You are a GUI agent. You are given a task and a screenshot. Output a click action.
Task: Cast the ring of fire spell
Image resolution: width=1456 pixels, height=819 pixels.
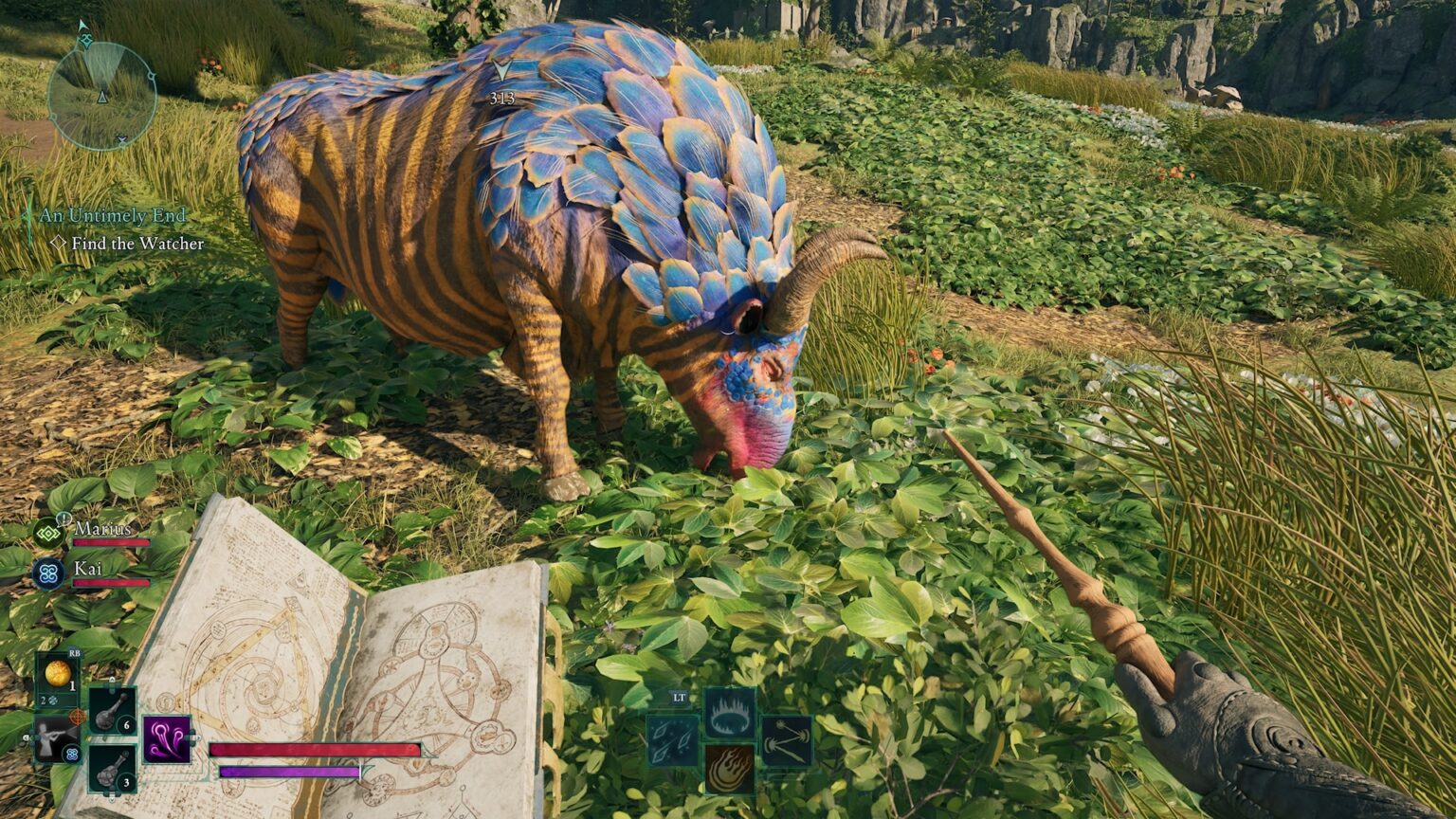coord(729,713)
